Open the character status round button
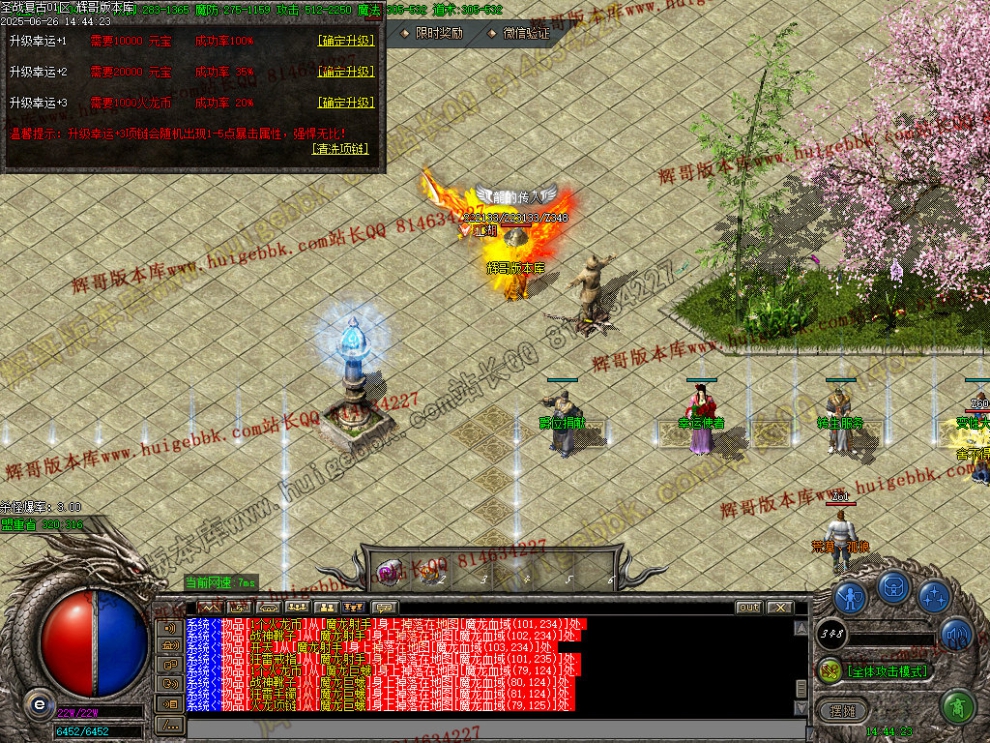This screenshot has height=743, width=990. (x=850, y=597)
